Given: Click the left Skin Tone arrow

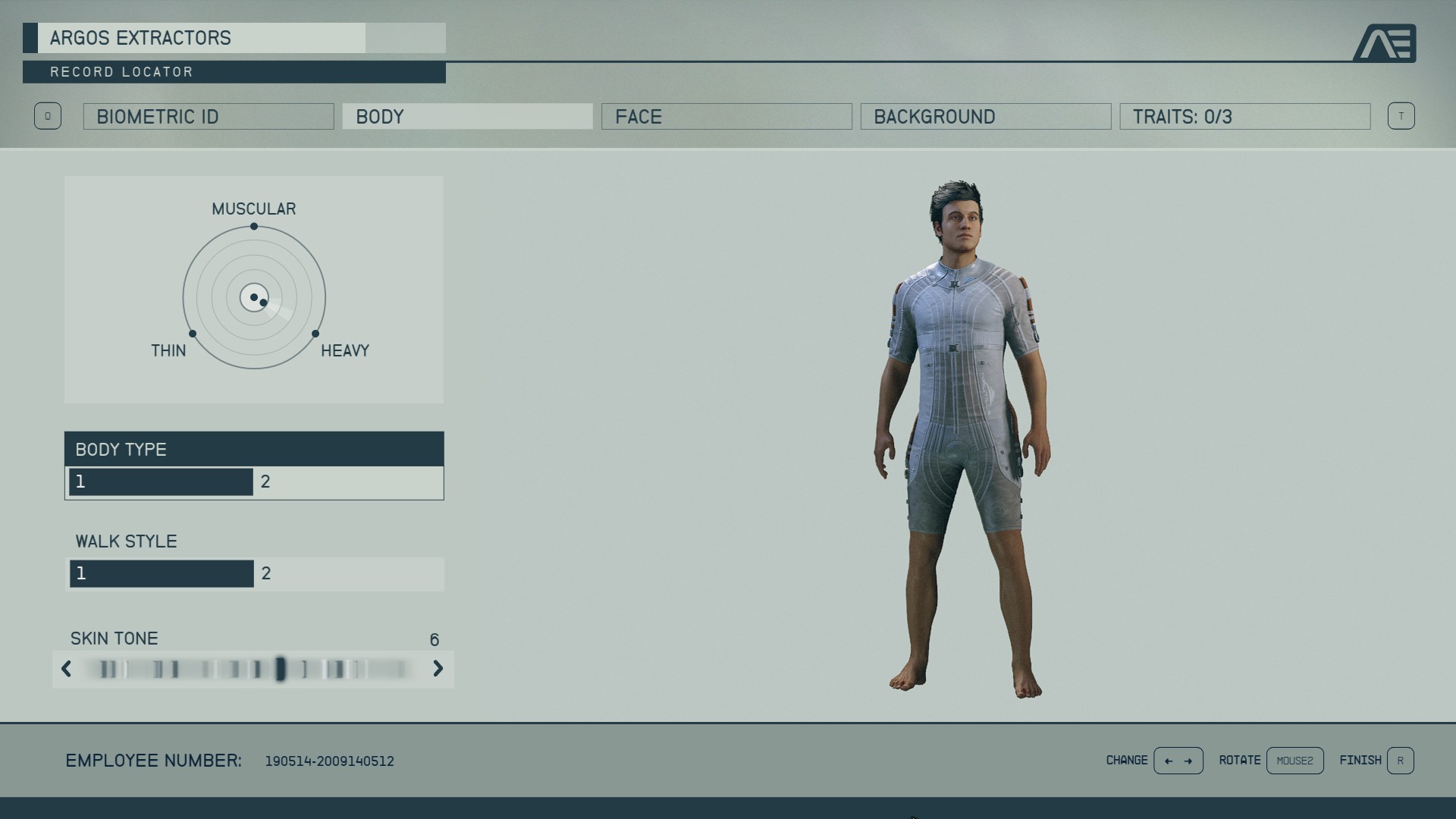Looking at the screenshot, I should [x=64, y=670].
